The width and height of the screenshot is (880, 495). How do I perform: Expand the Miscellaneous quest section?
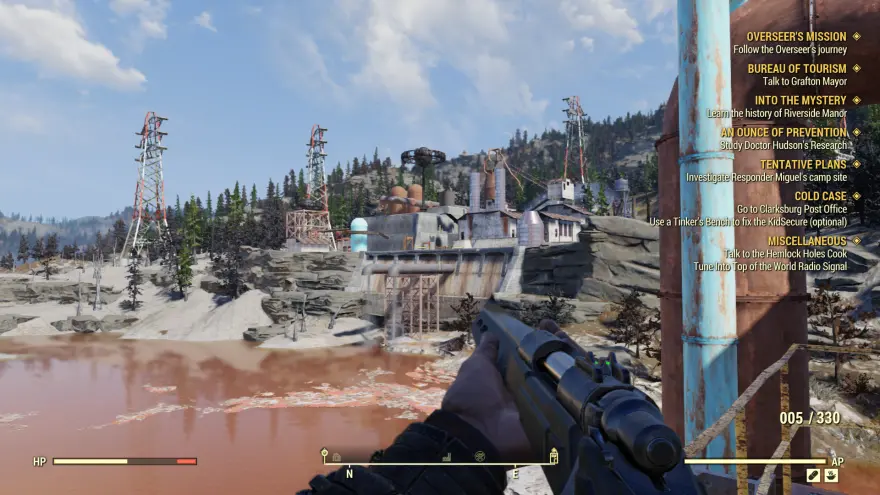808,241
